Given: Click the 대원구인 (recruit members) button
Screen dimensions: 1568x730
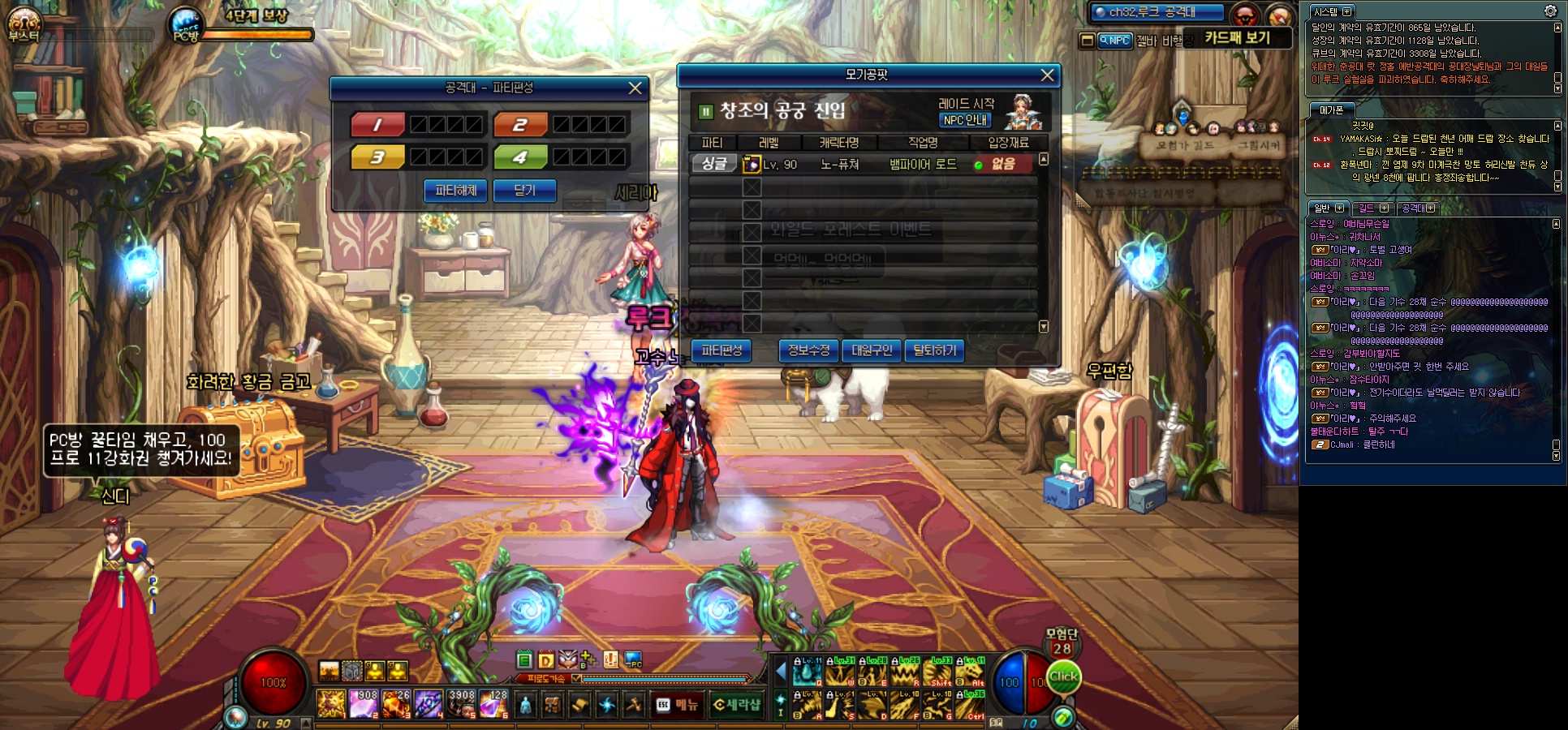Looking at the screenshot, I should point(872,350).
